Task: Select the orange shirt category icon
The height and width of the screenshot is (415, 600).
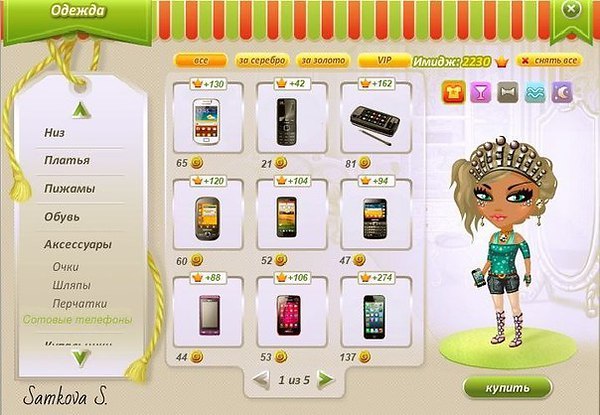Action: (x=454, y=92)
